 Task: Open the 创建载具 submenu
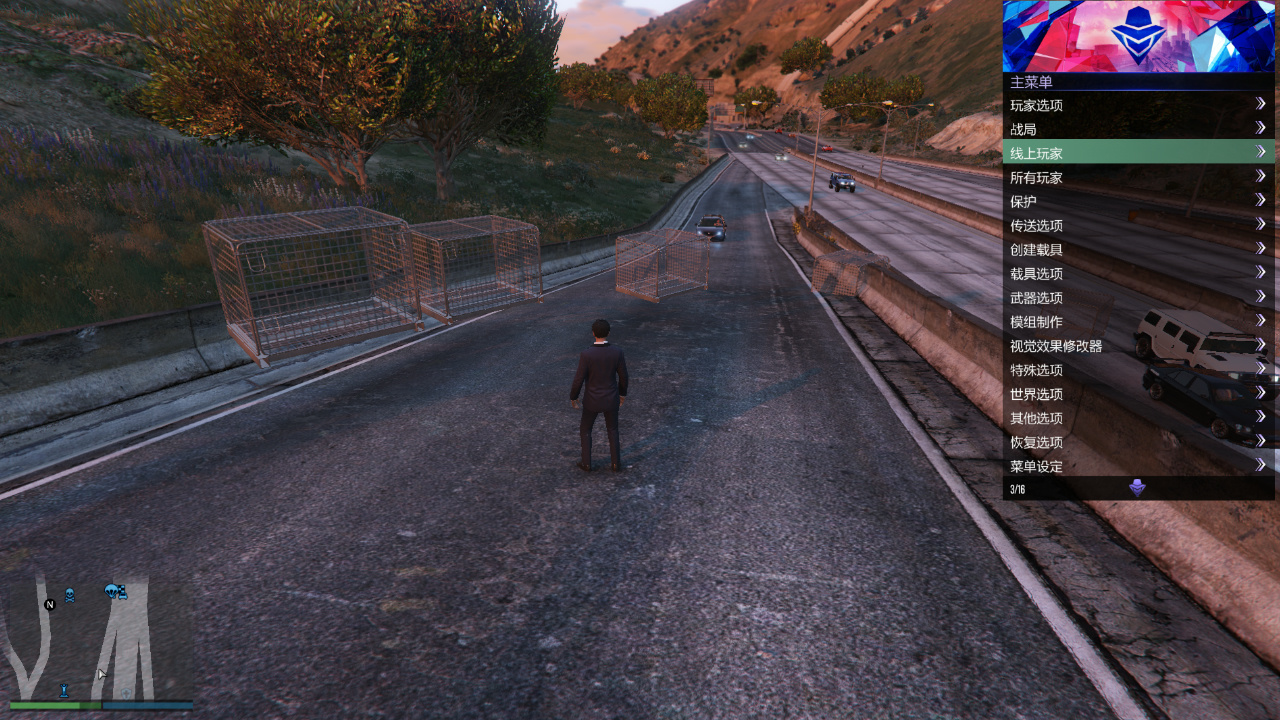(x=1138, y=249)
